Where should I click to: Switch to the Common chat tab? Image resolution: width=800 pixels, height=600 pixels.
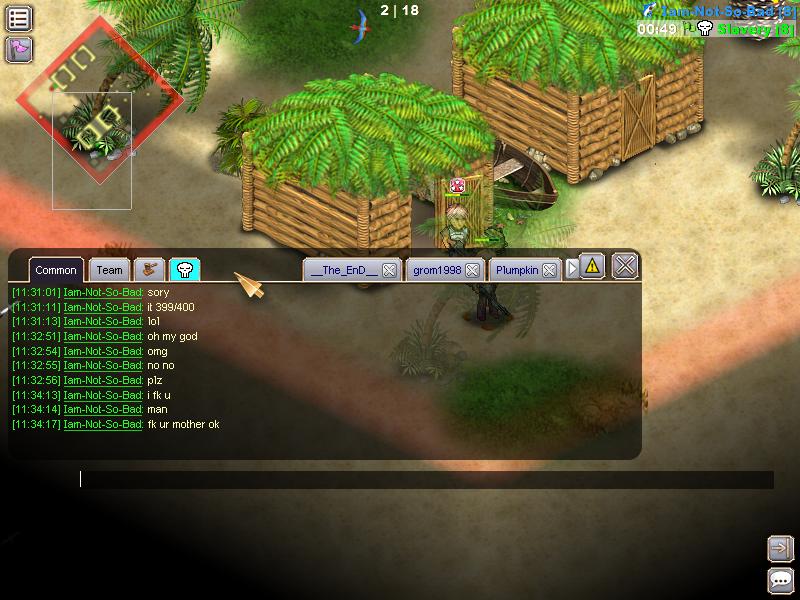[56, 270]
